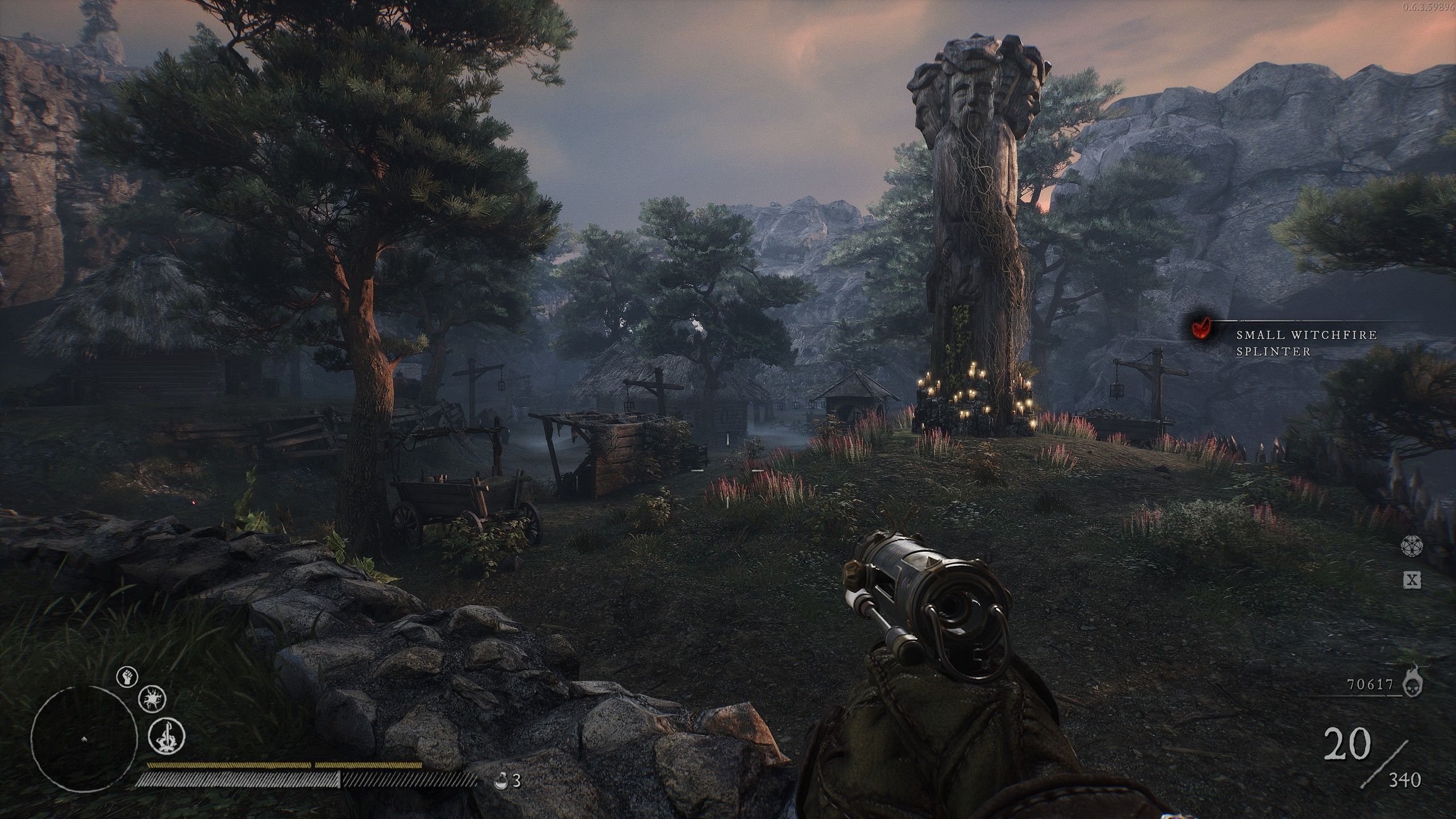
Task: Select the pentagram sigil icon
Action: pyautogui.click(x=1413, y=544)
